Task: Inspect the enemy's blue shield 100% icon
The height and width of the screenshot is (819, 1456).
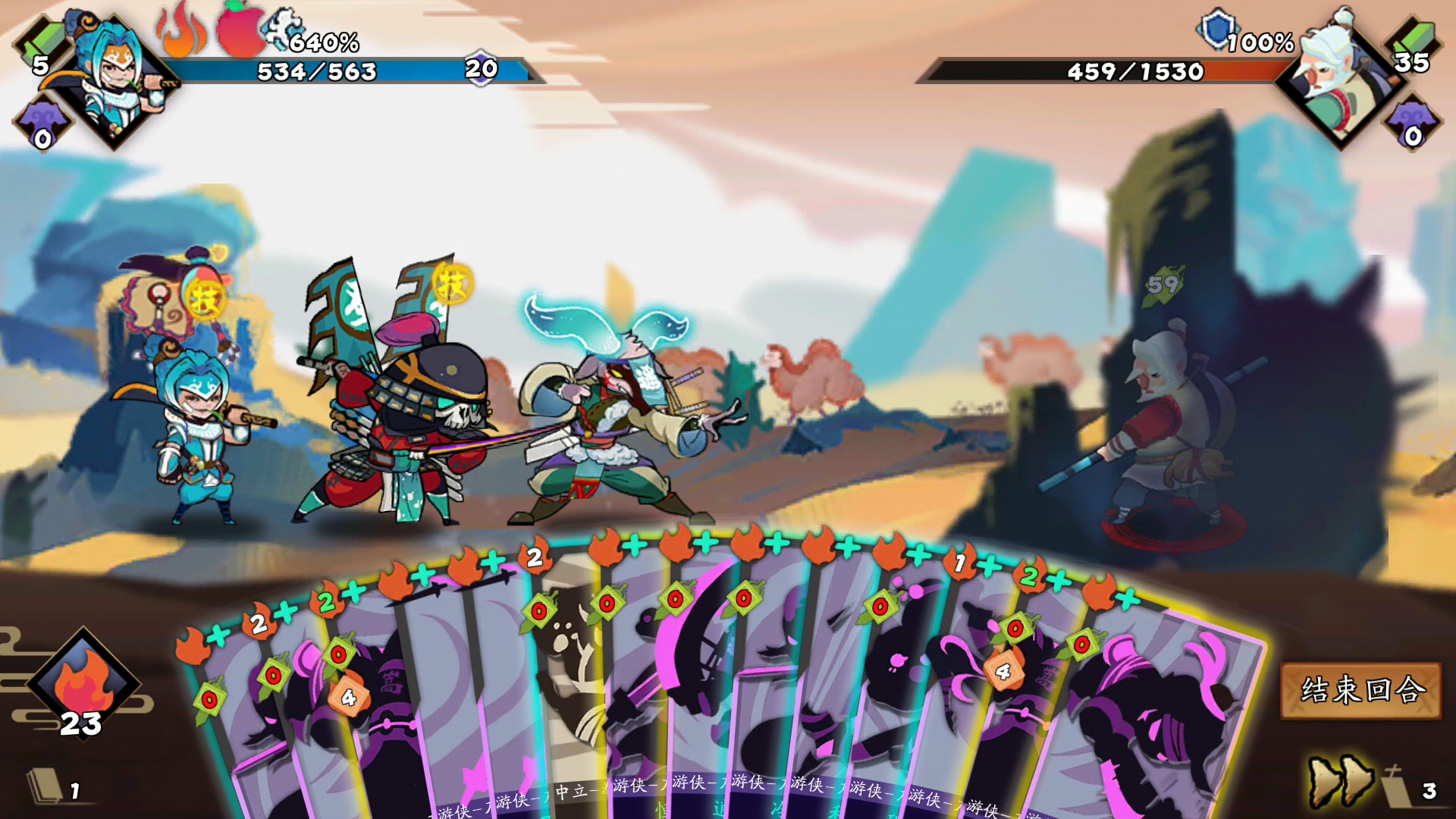Action: [x=1218, y=30]
